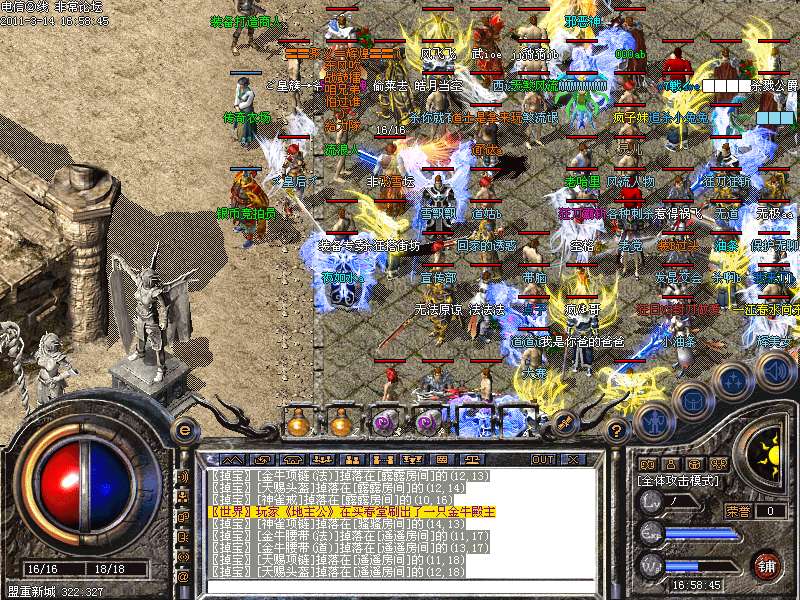The image size is (800, 600).
Task: Click the round 'e' button left of chat
Action: [184, 430]
